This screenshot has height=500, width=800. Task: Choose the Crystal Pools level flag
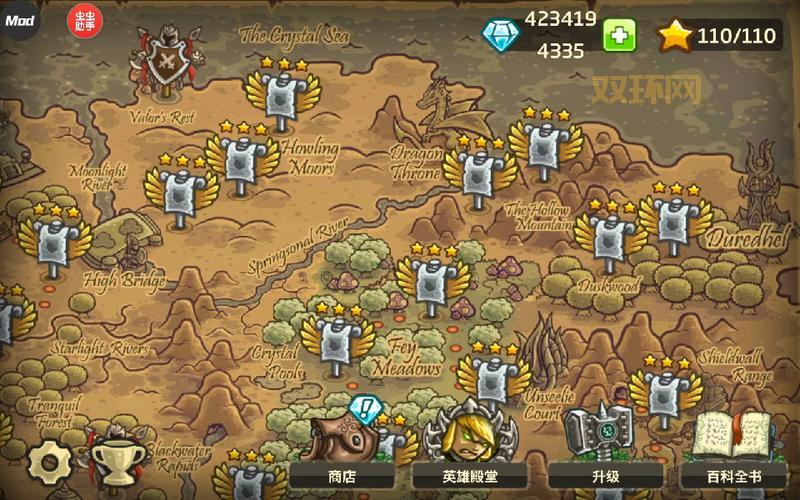(338, 342)
